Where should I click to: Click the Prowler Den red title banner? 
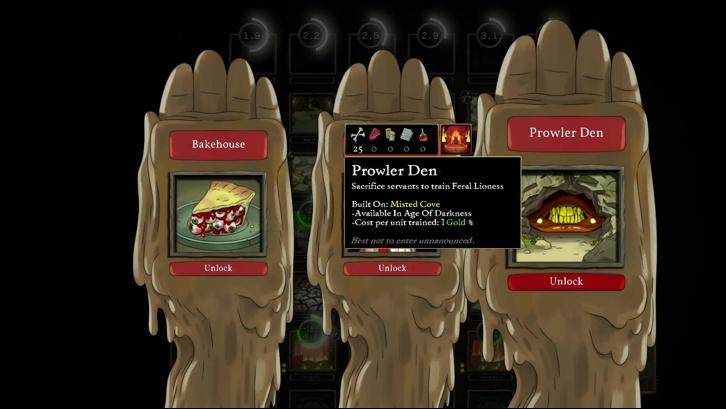click(565, 133)
